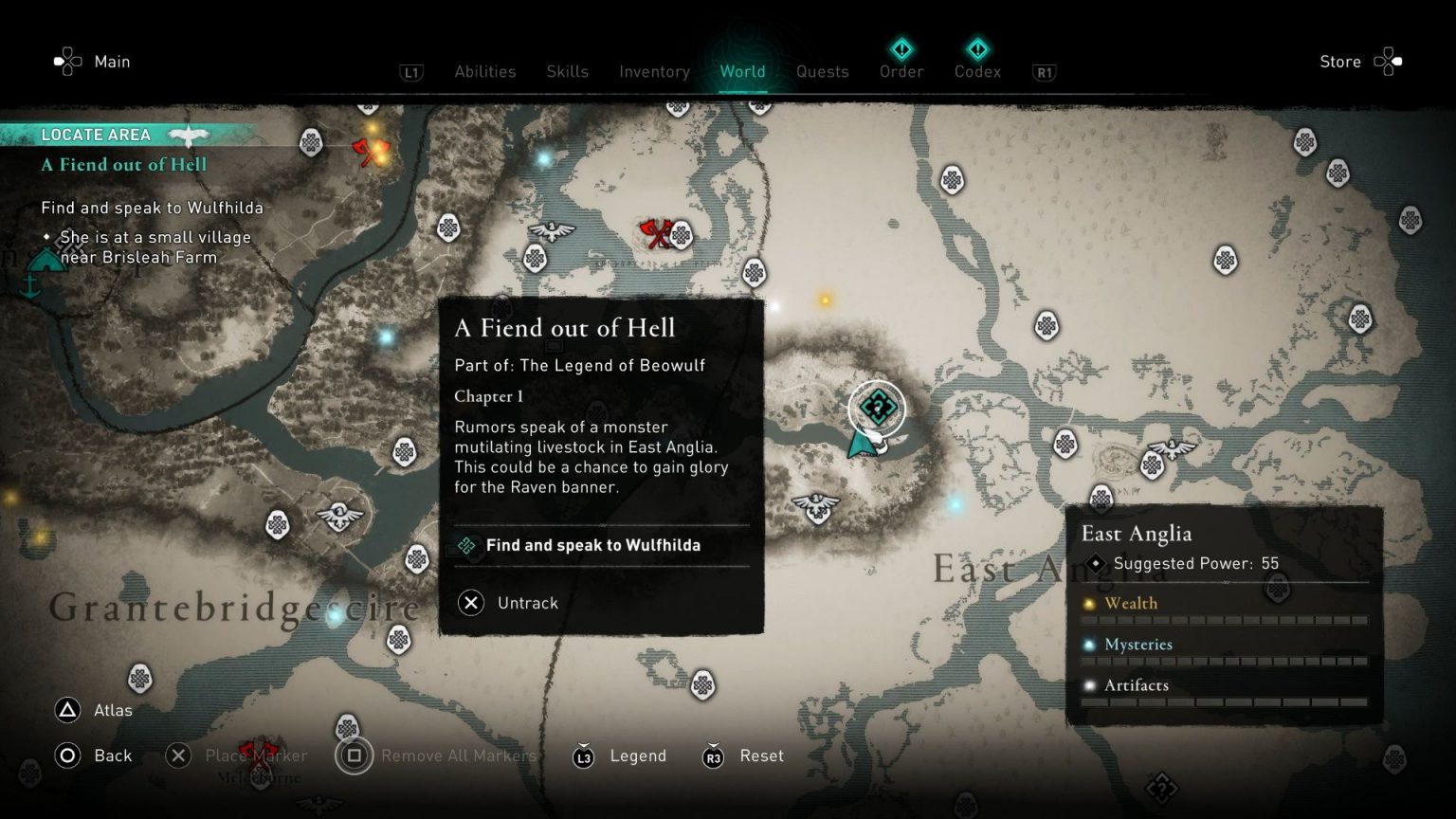The image size is (1456, 819).
Task: Click the Store icon top right
Action: coord(1390,60)
